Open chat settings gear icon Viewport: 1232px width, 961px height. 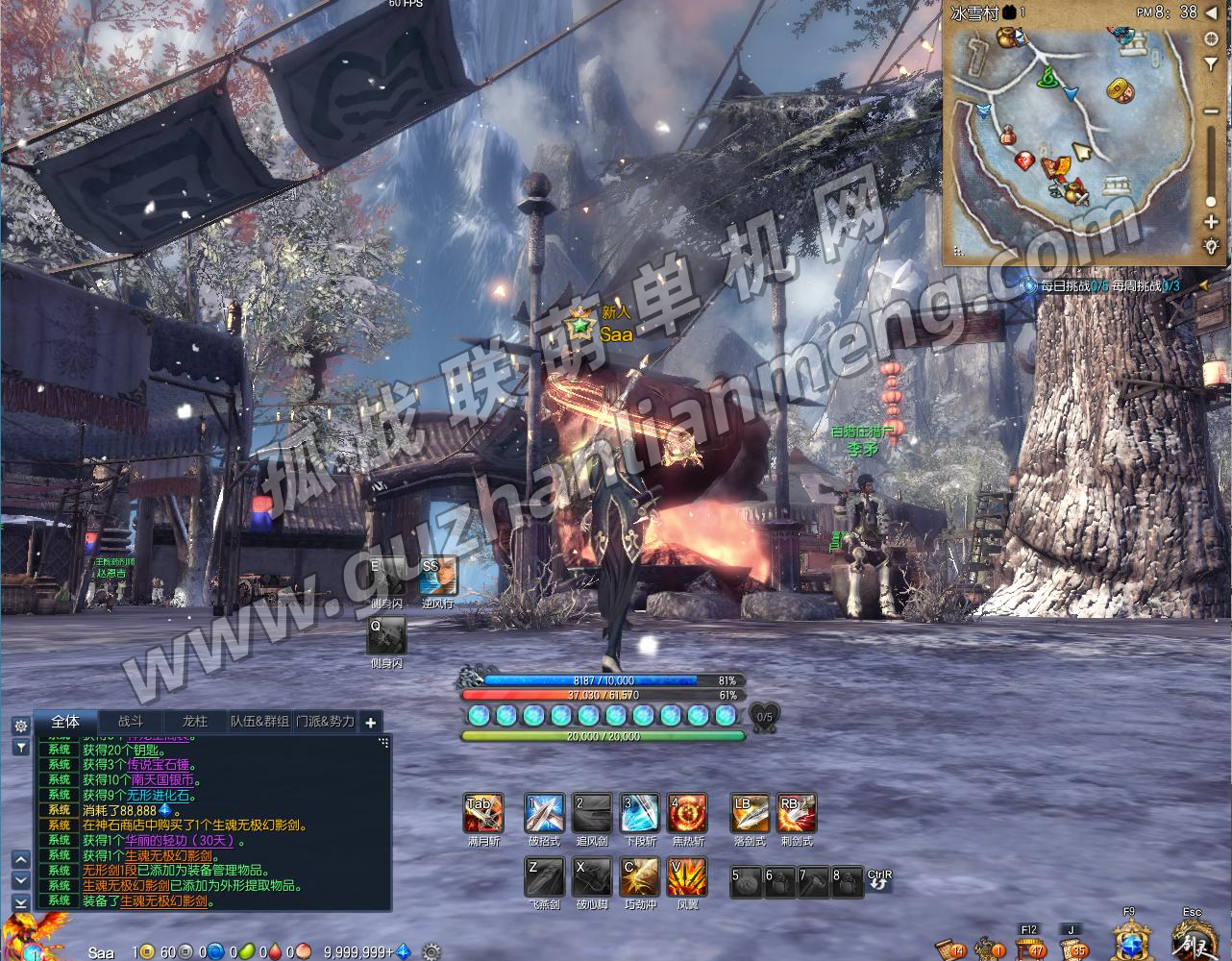tap(20, 726)
